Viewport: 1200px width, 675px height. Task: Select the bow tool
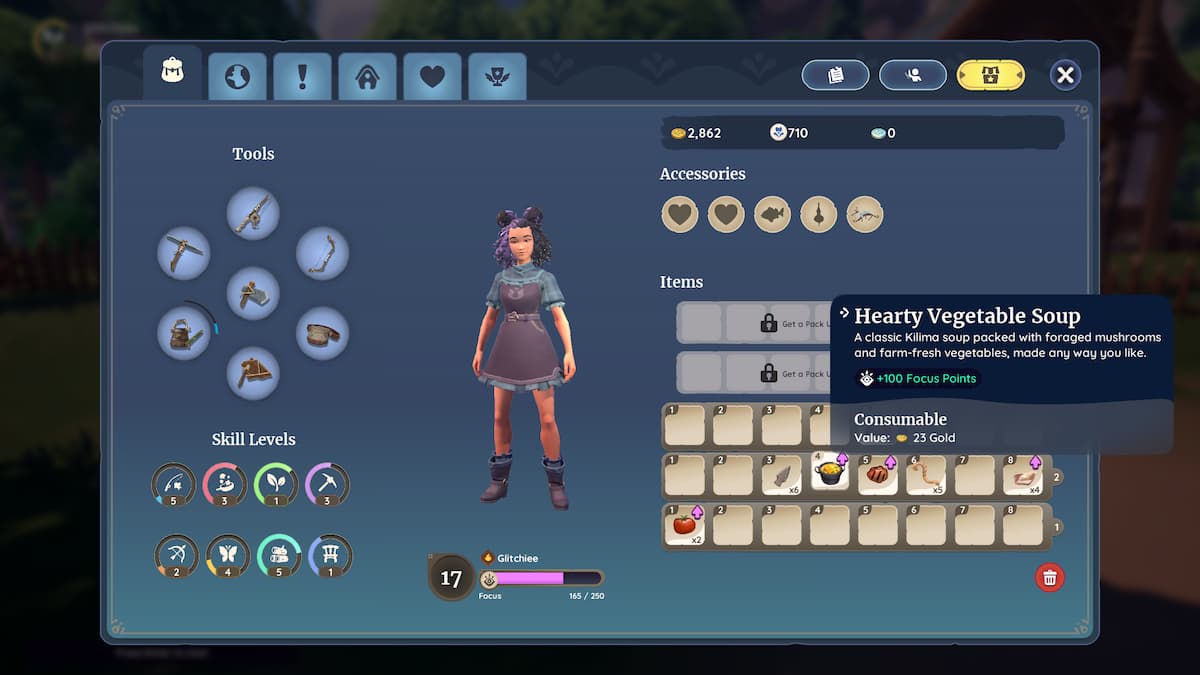[322, 253]
